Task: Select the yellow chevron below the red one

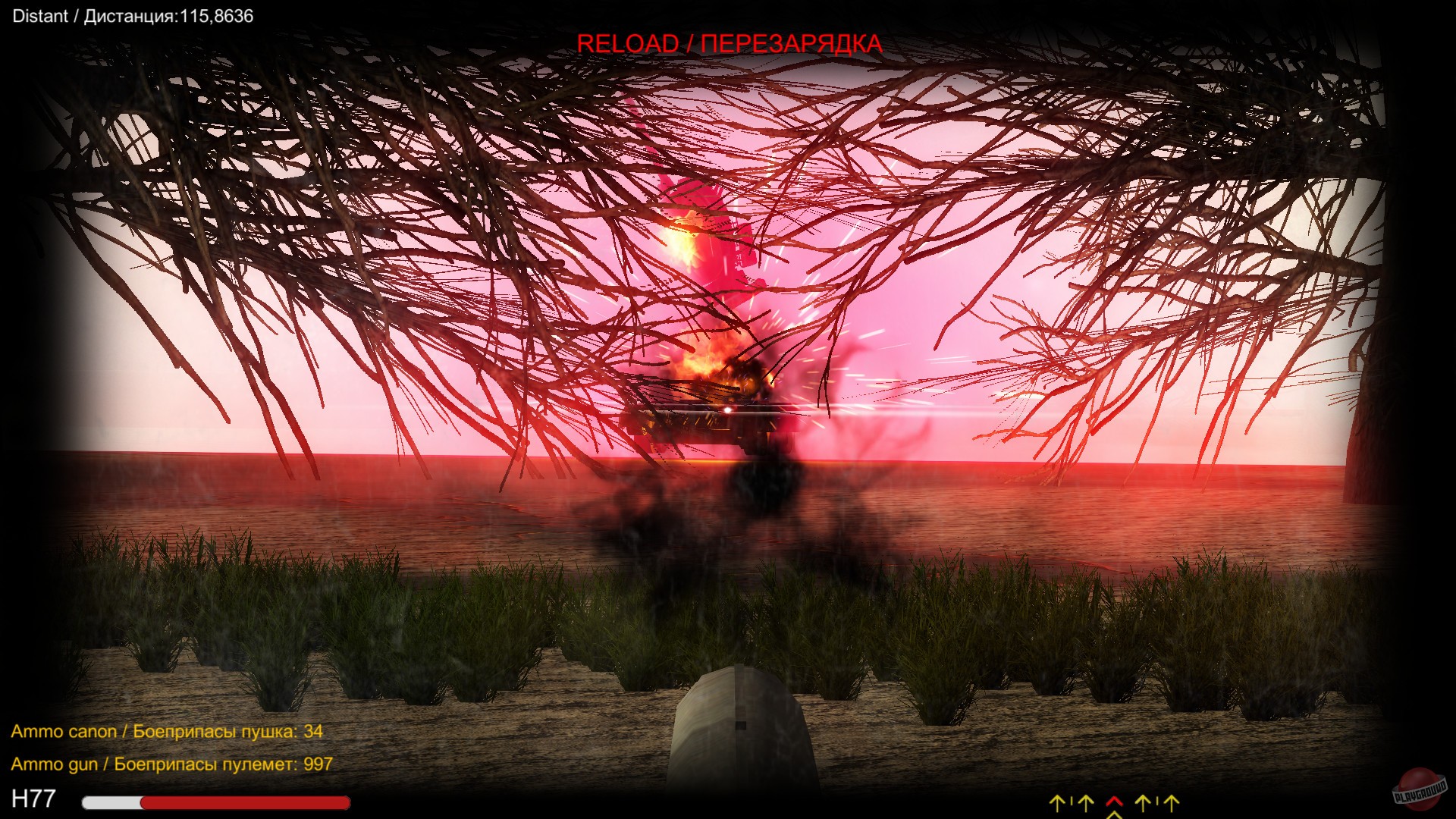Action: (x=1115, y=814)
